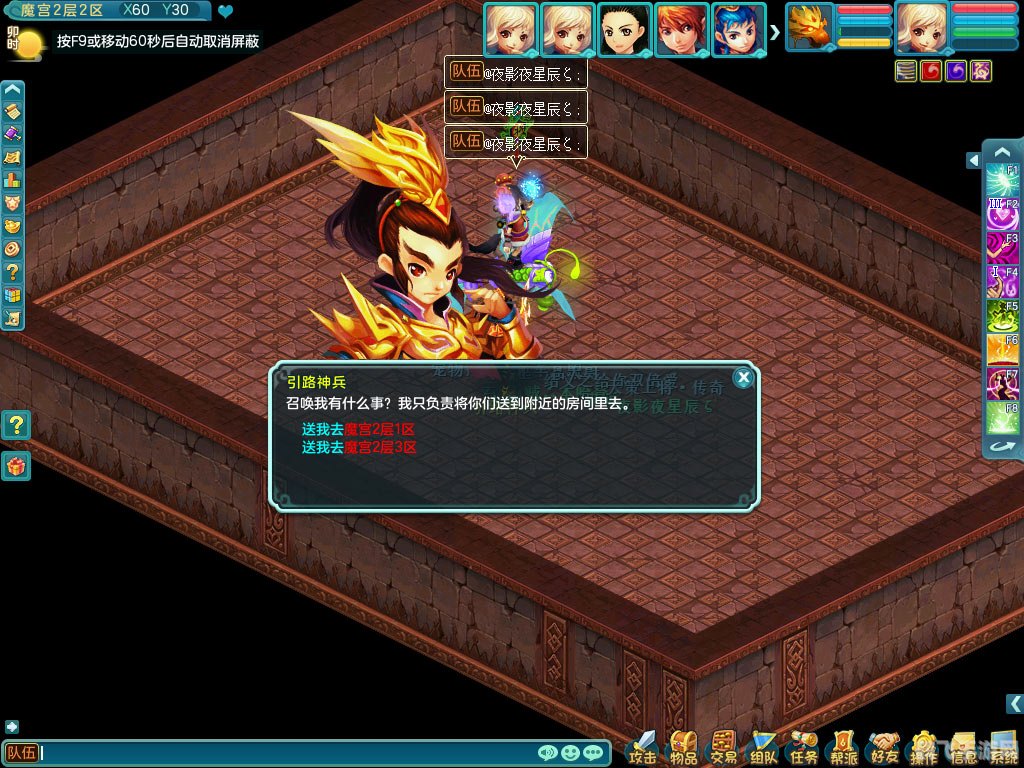Collapse the left side icon bar

pos(13,90)
